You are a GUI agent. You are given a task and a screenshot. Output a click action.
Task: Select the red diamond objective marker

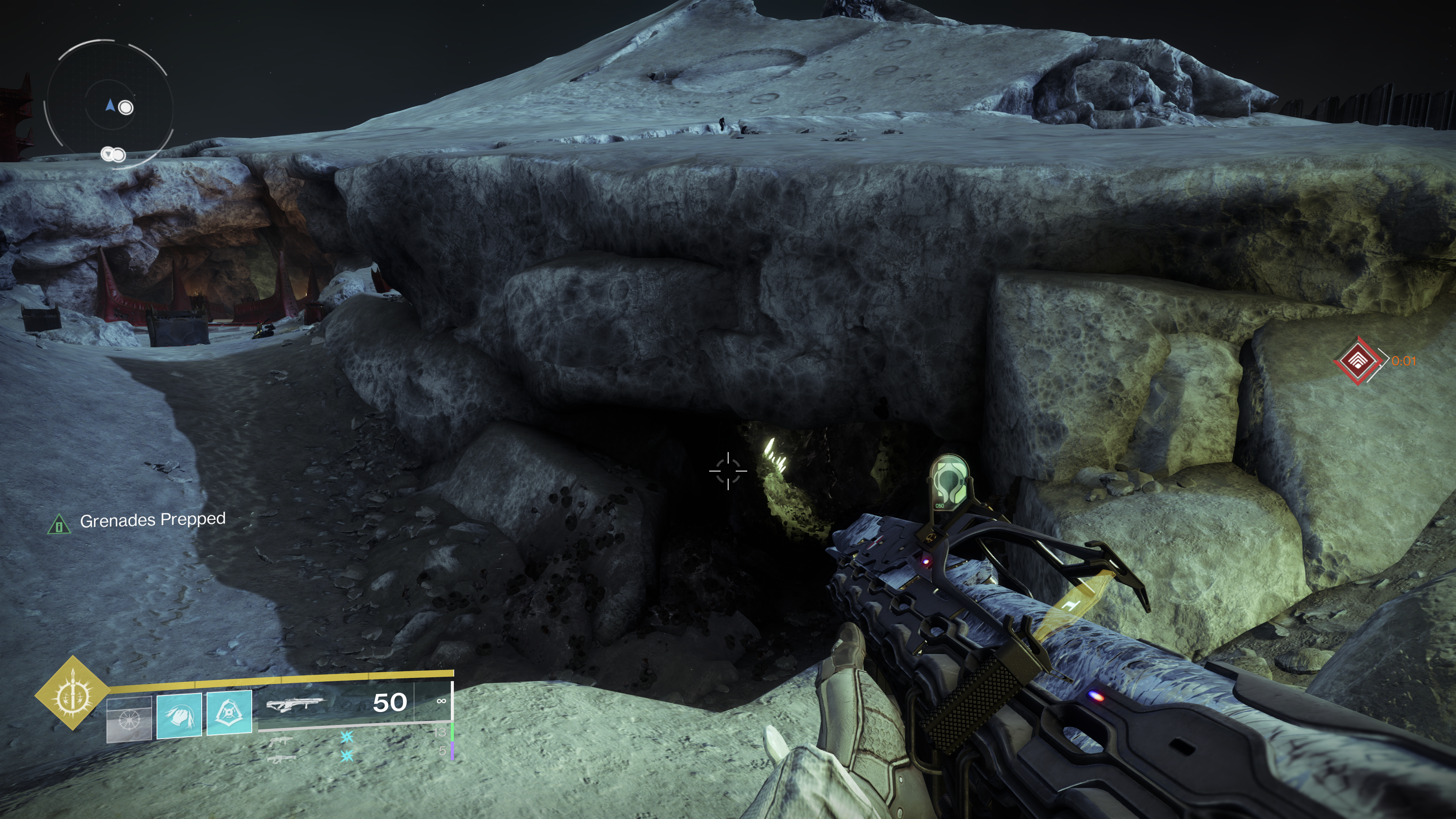tap(1357, 361)
